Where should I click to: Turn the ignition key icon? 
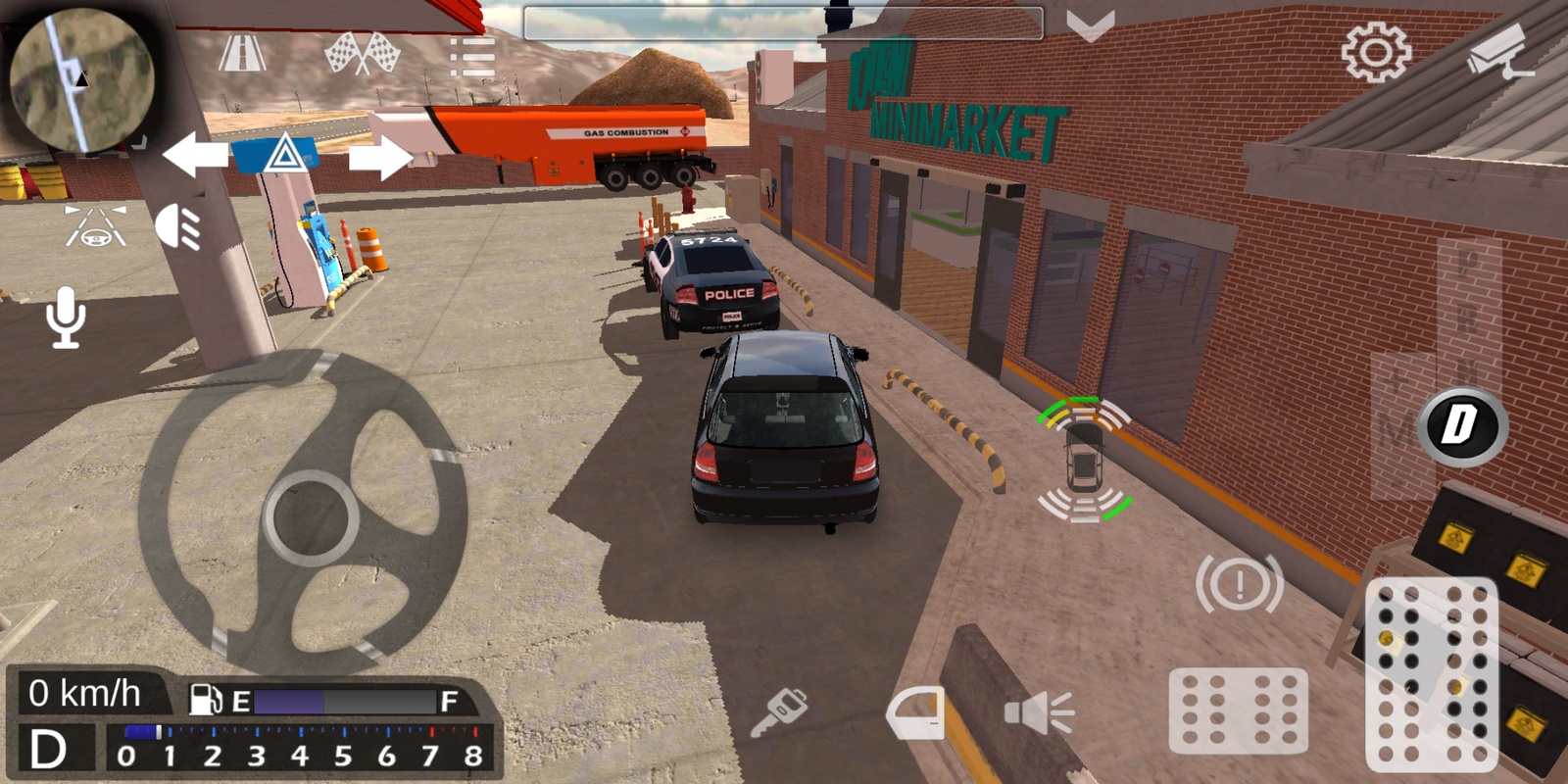[779, 712]
